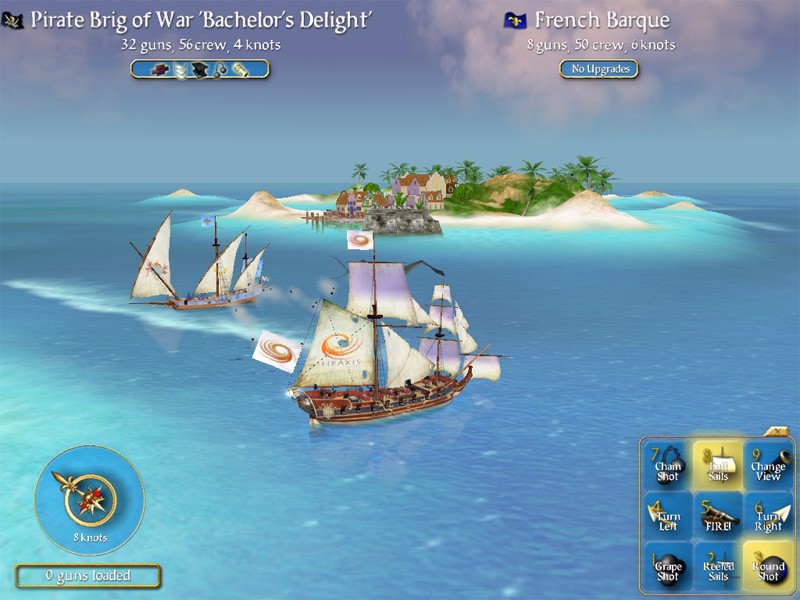The width and height of the screenshot is (800, 600).
Task: Click the wind compass dial
Action: [x=89, y=499]
